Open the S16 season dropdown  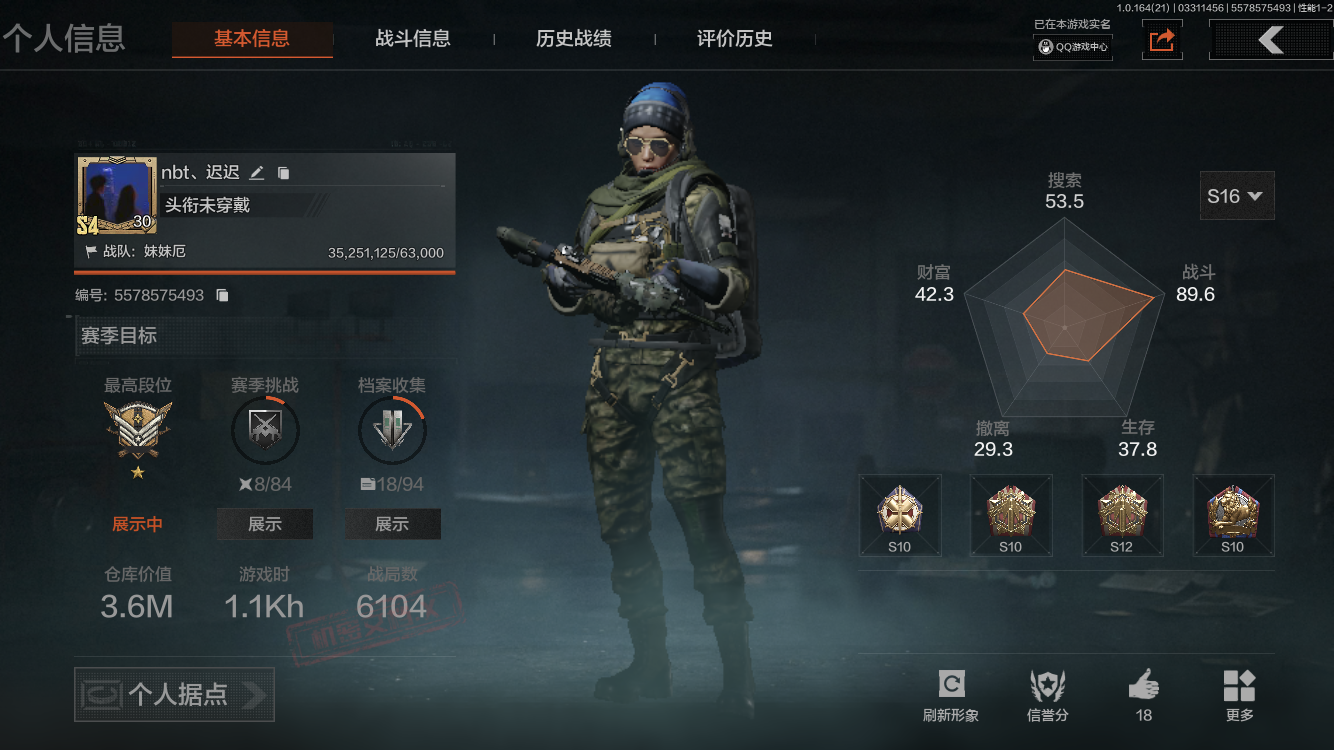click(x=1237, y=196)
